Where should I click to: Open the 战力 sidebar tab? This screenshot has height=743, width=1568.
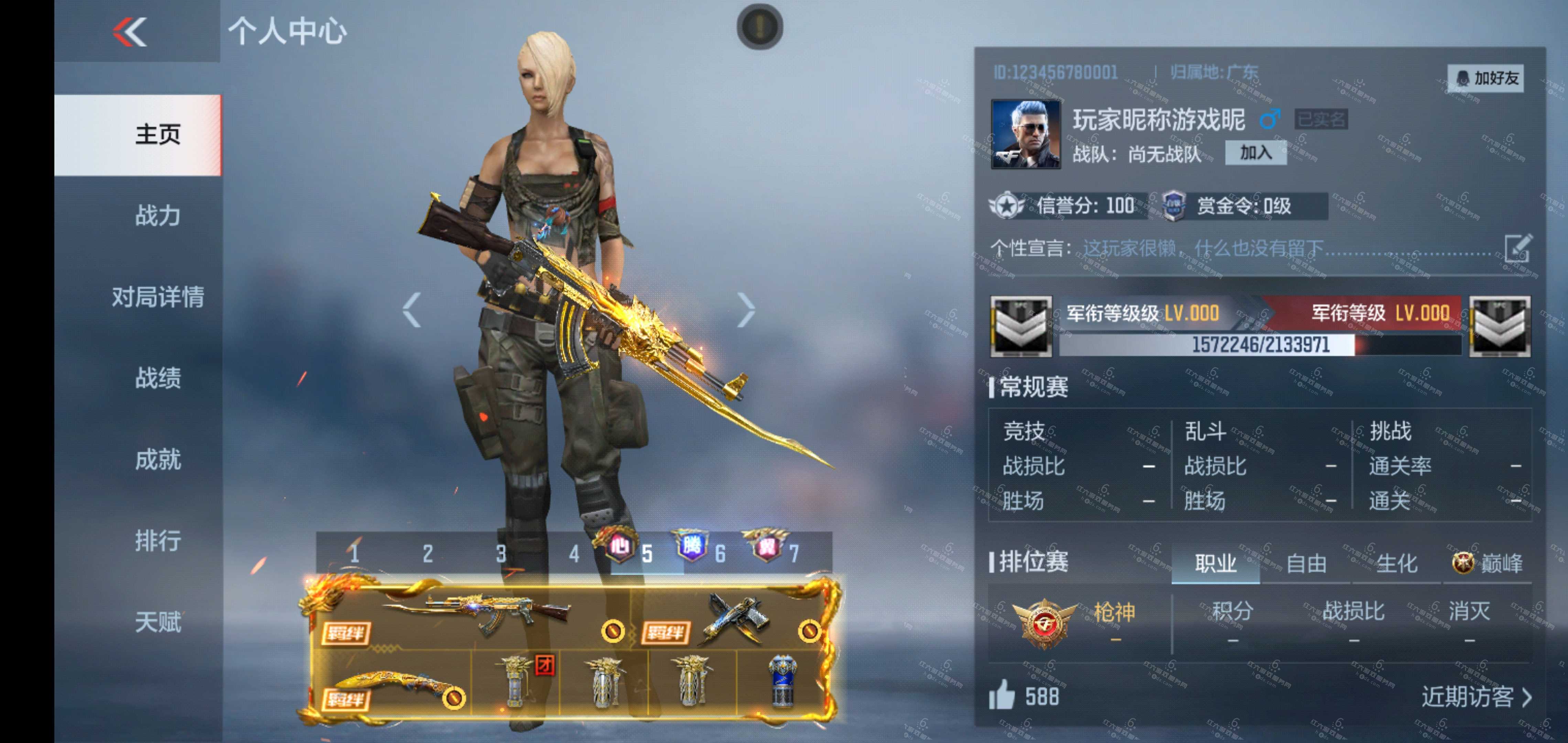tap(157, 216)
